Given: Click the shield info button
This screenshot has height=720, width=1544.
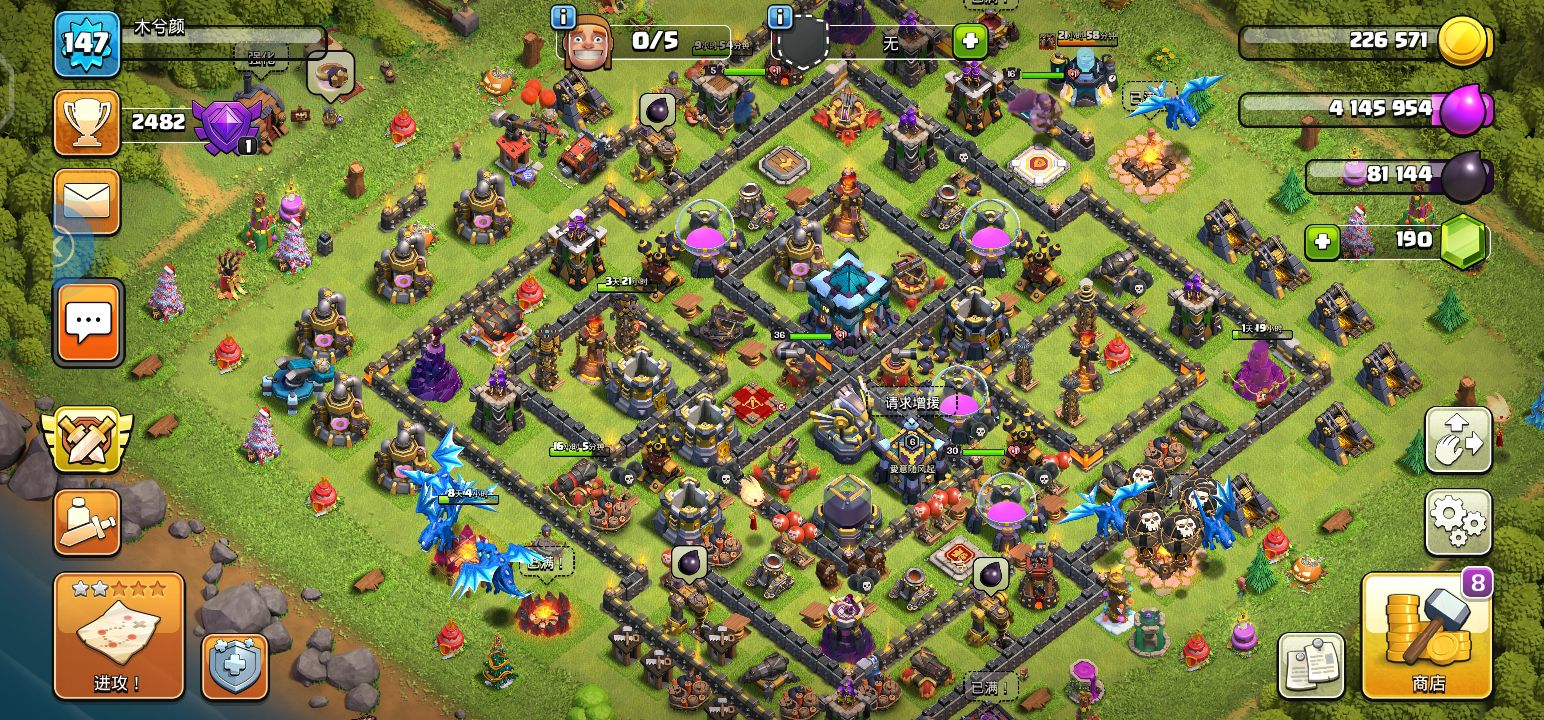Looking at the screenshot, I should click(778, 17).
